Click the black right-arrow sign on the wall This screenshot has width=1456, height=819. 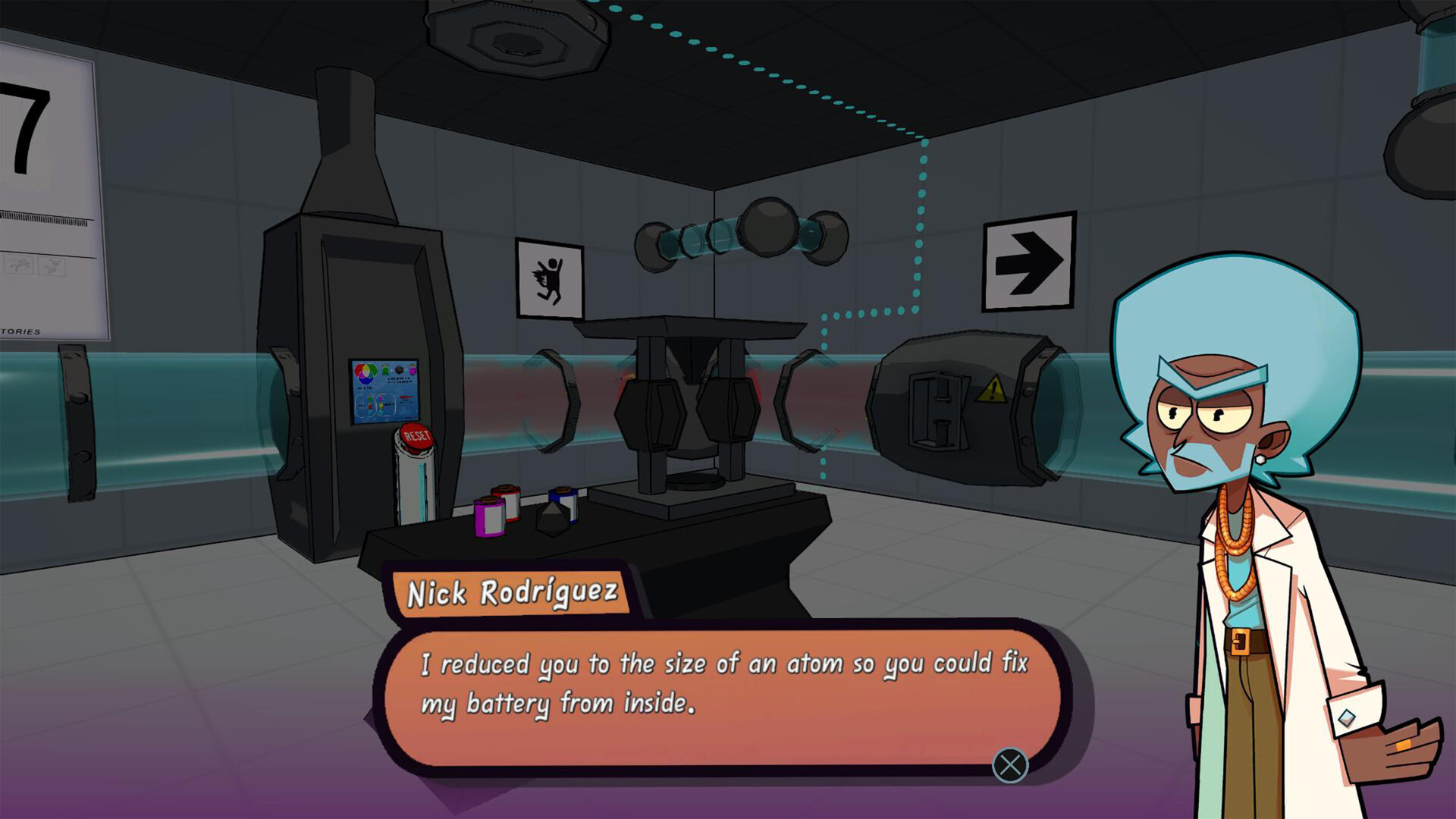point(1028,262)
